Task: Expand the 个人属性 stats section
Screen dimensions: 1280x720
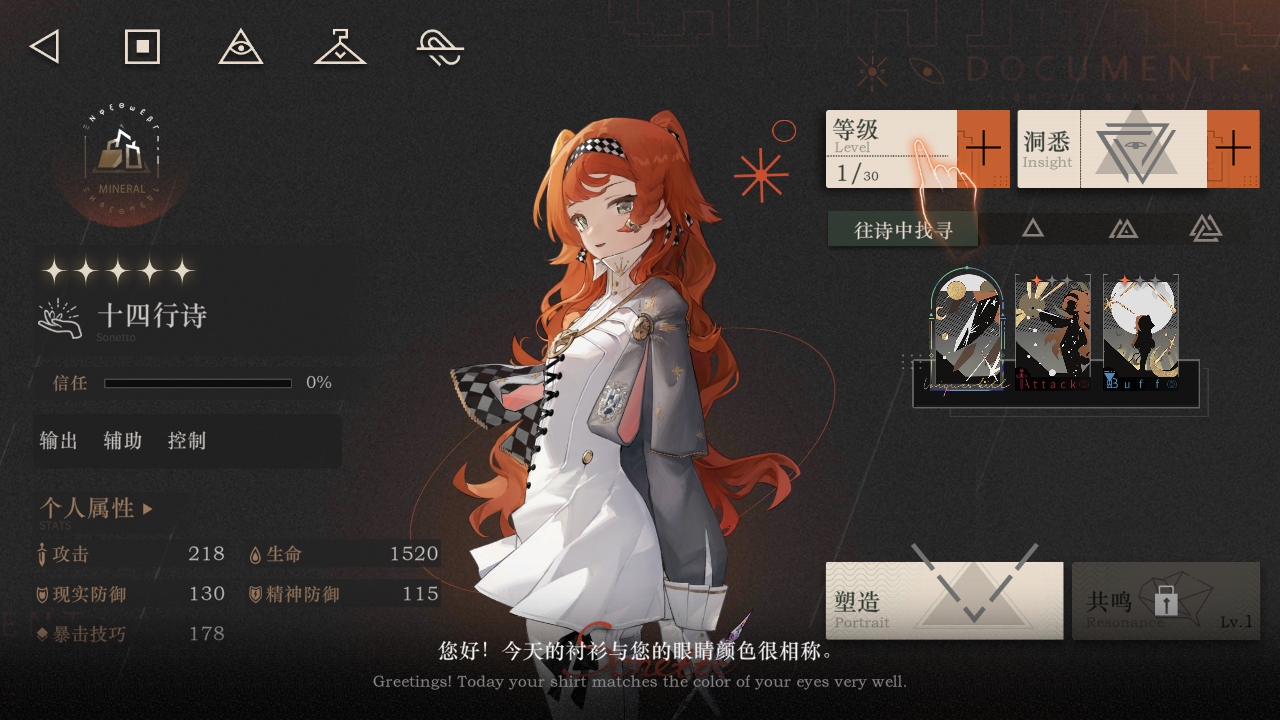Action: click(x=97, y=509)
